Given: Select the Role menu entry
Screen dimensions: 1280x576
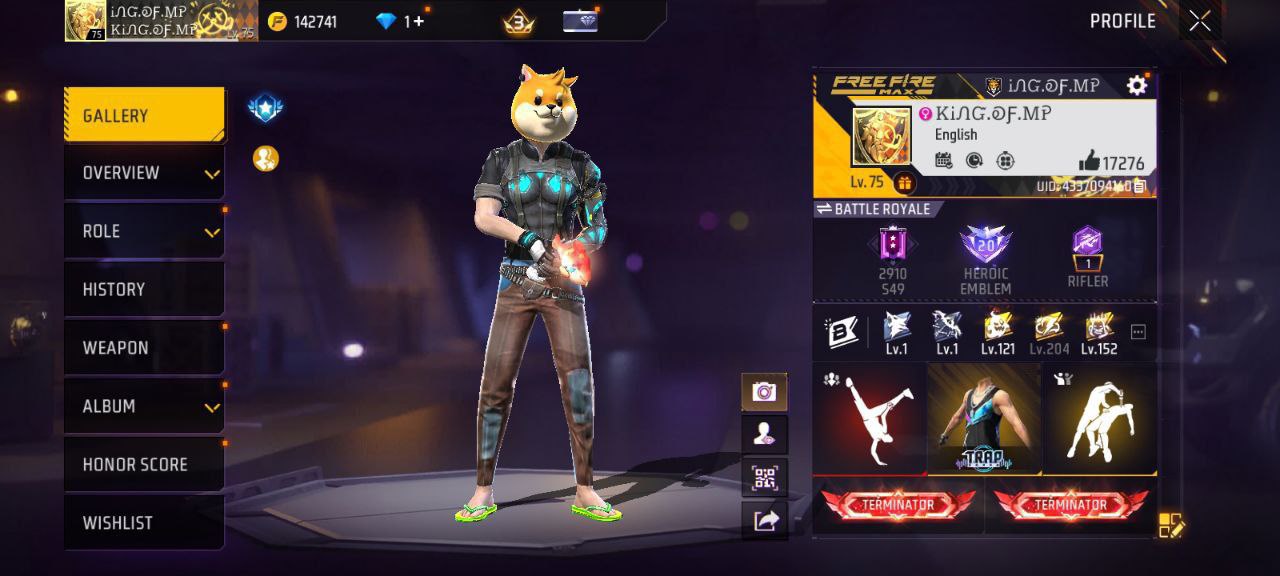Looking at the screenshot, I should pyautogui.click(x=144, y=231).
